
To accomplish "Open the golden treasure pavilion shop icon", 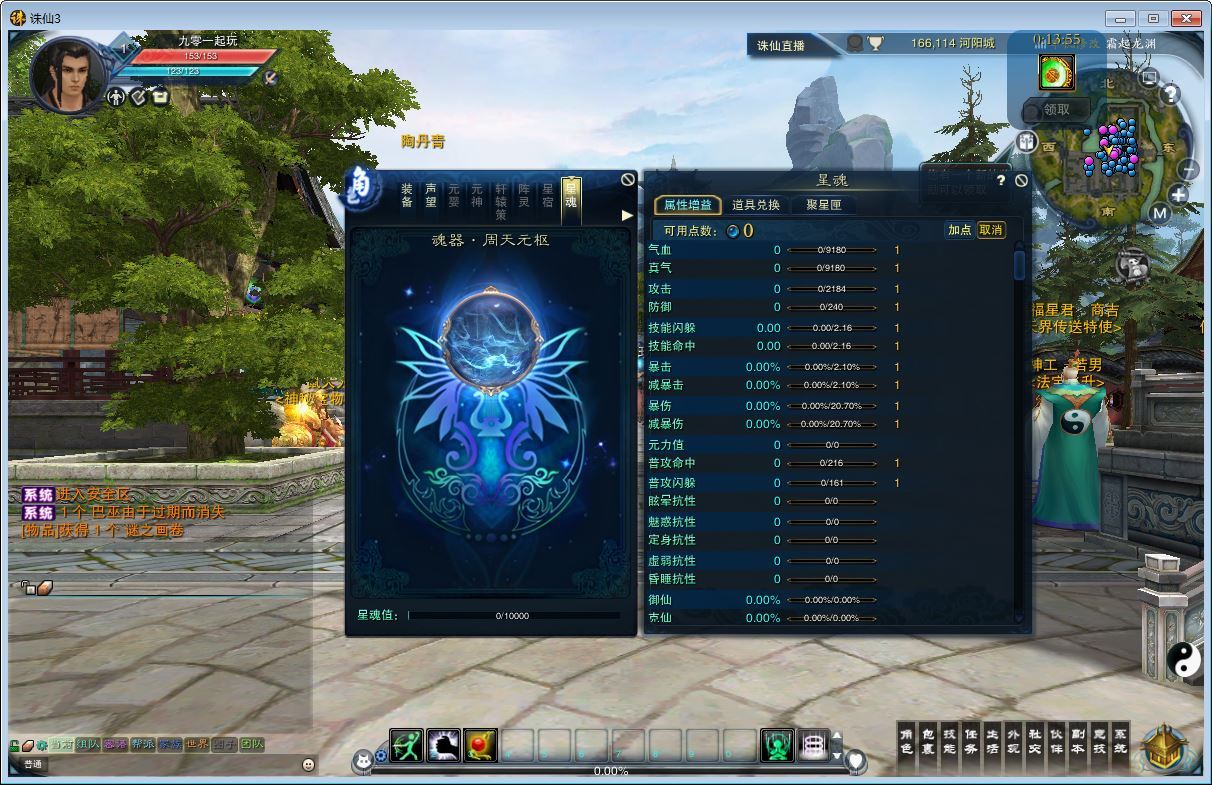I will click(1164, 748).
